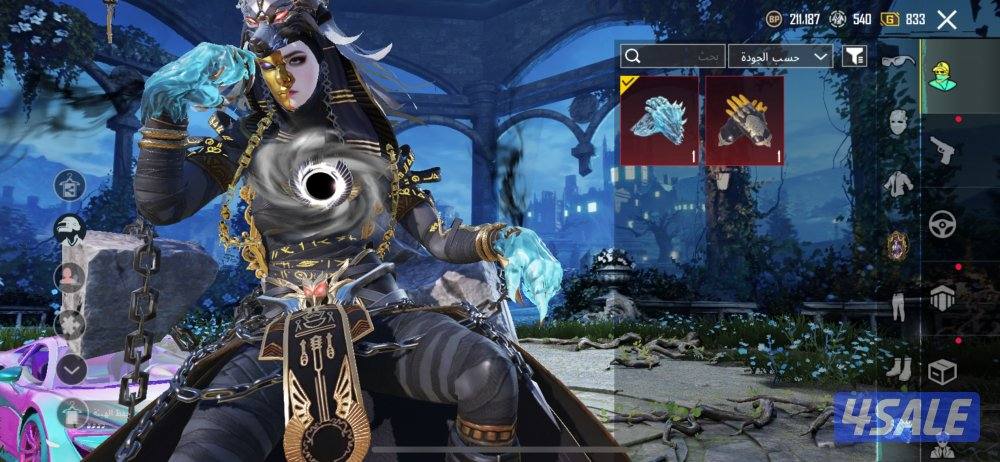Image resolution: width=1000 pixels, height=462 pixels.
Task: Select the purple framed ornament category
Action: click(x=897, y=245)
